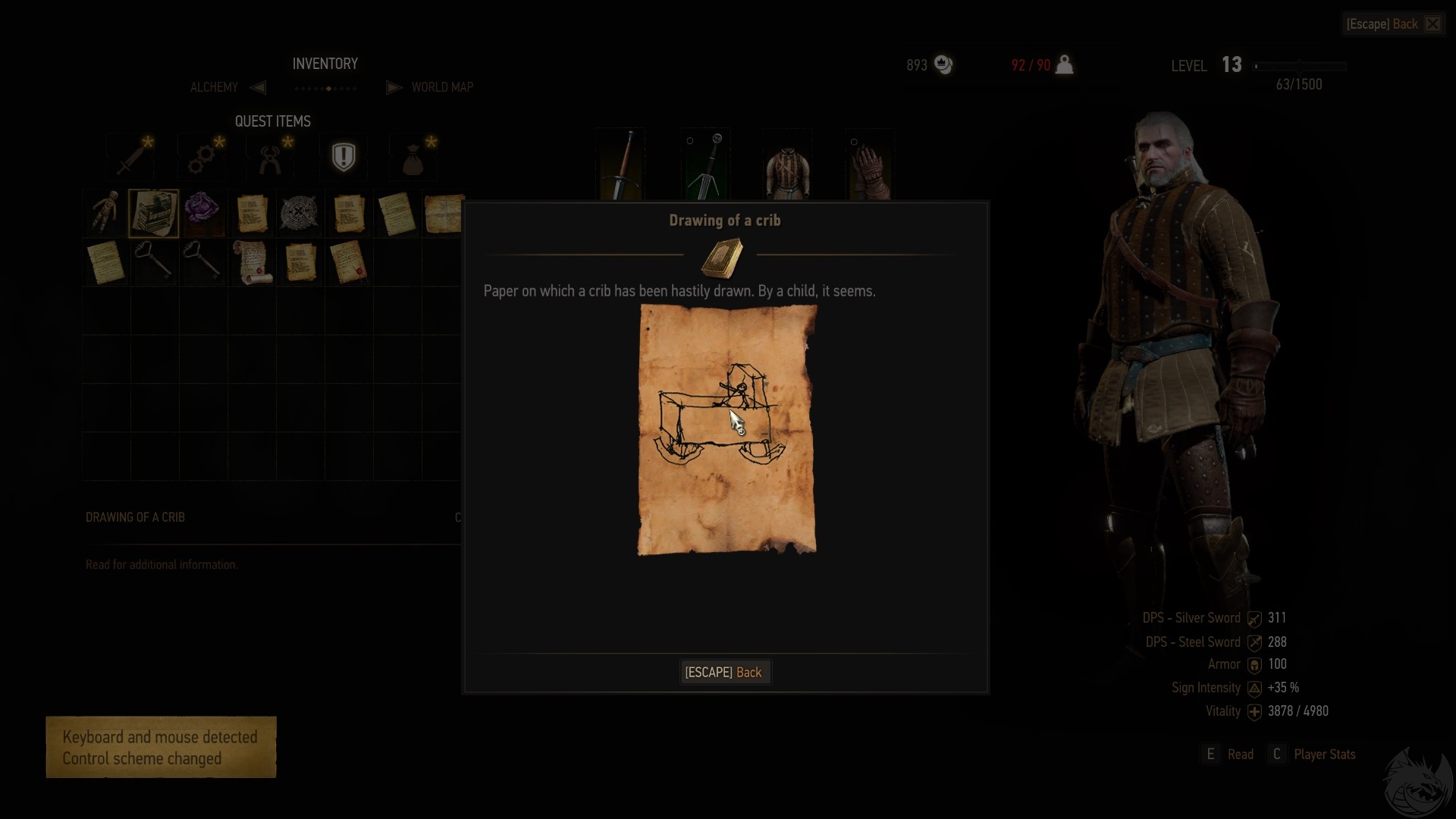Pick the purple rose quest item
The image size is (1456, 819).
[202, 211]
